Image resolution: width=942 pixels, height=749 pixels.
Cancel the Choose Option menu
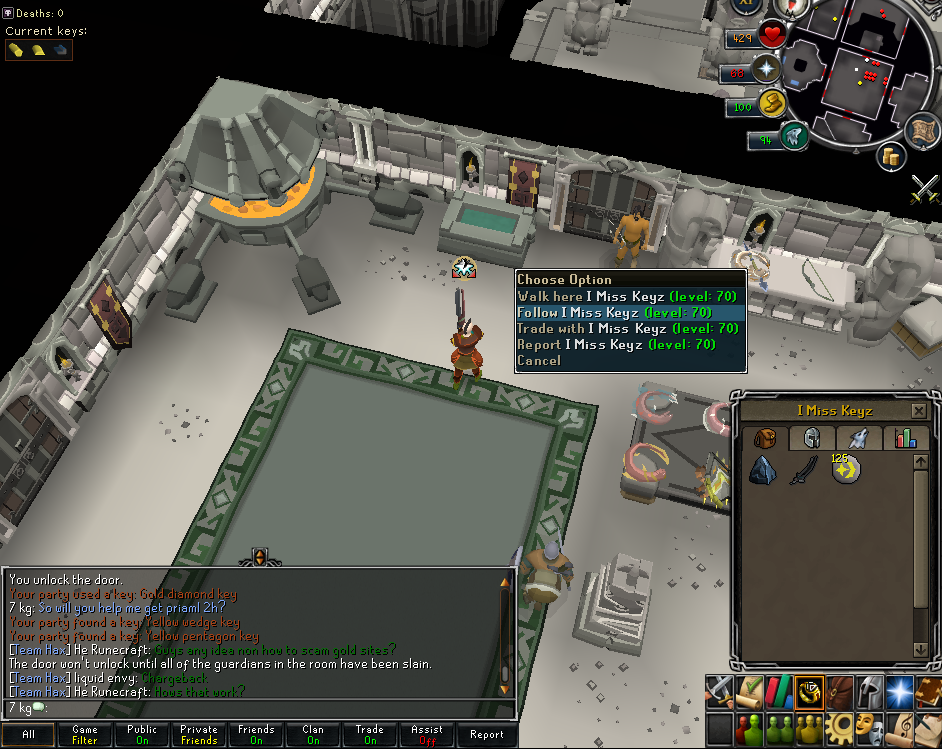click(539, 361)
